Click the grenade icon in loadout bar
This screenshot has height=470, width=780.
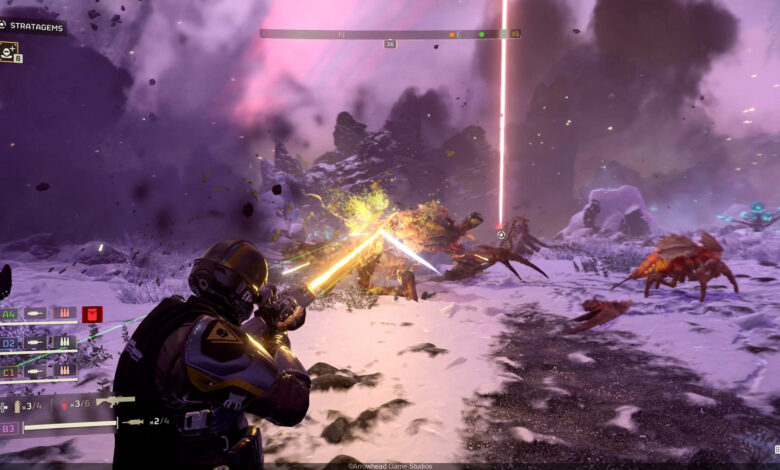[x=65, y=405]
